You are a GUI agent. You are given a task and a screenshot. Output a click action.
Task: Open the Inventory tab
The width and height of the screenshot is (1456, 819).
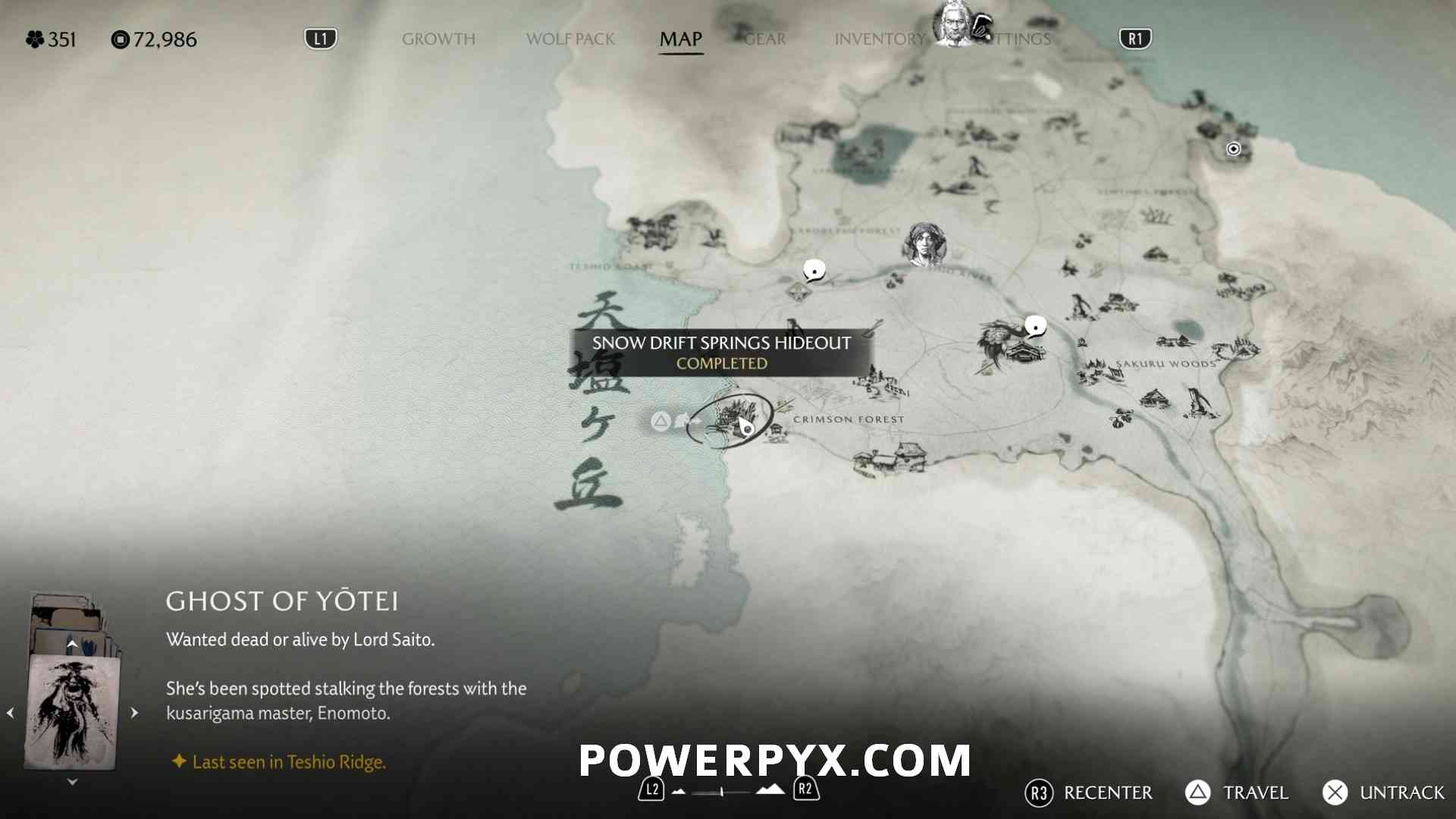coord(880,39)
